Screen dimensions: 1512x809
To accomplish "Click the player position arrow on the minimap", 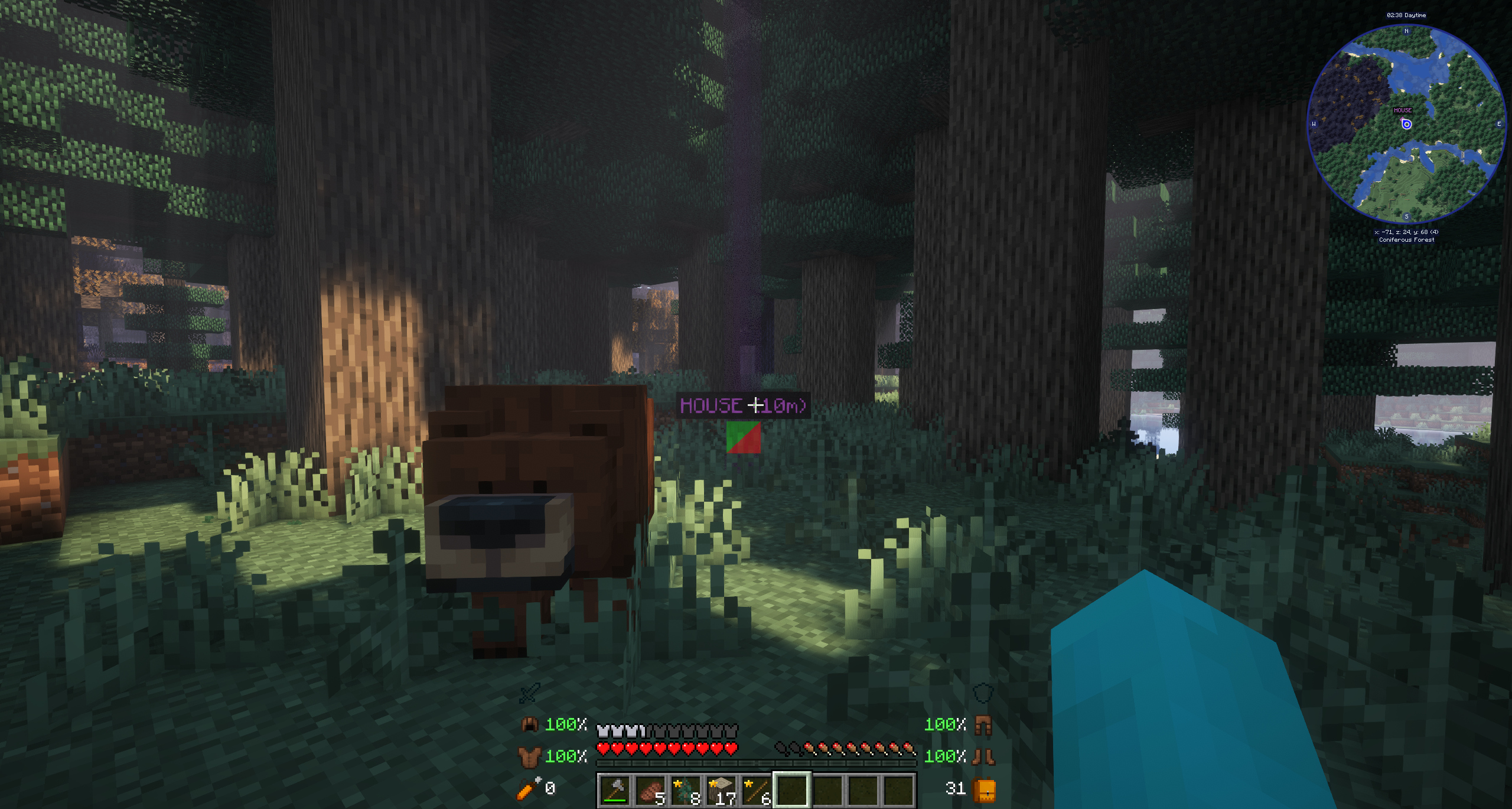I will point(1406,125).
